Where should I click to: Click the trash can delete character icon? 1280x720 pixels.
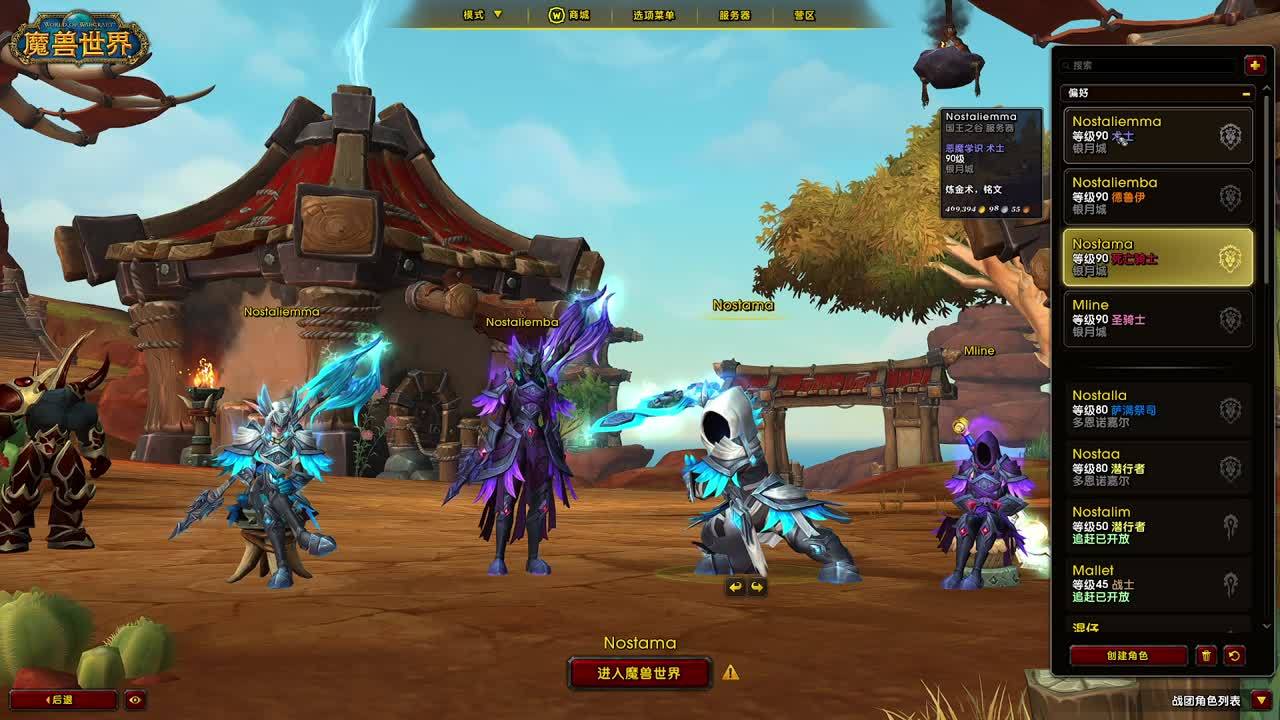click(x=1206, y=656)
